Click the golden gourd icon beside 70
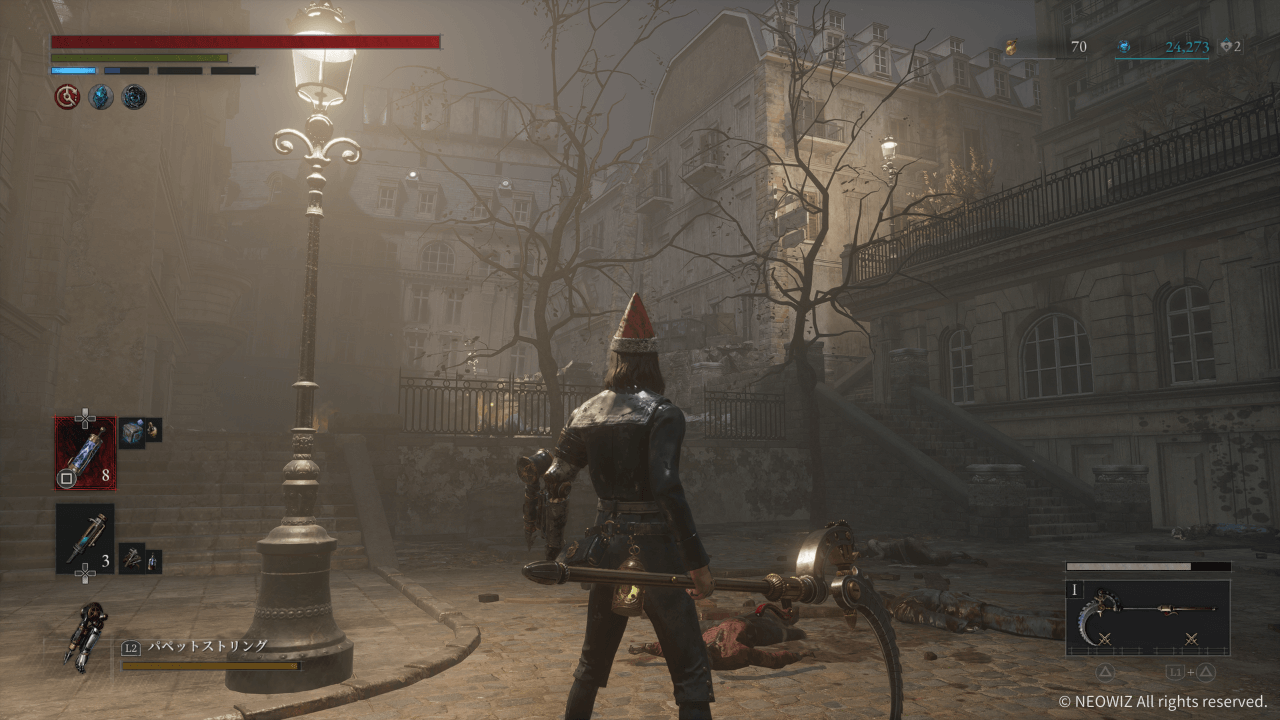 pyautogui.click(x=1011, y=47)
